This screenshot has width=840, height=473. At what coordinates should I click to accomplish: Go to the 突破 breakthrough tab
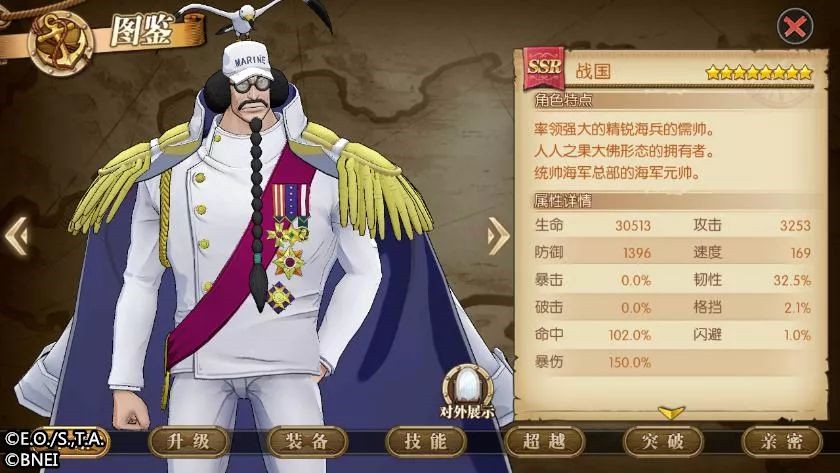[662, 442]
